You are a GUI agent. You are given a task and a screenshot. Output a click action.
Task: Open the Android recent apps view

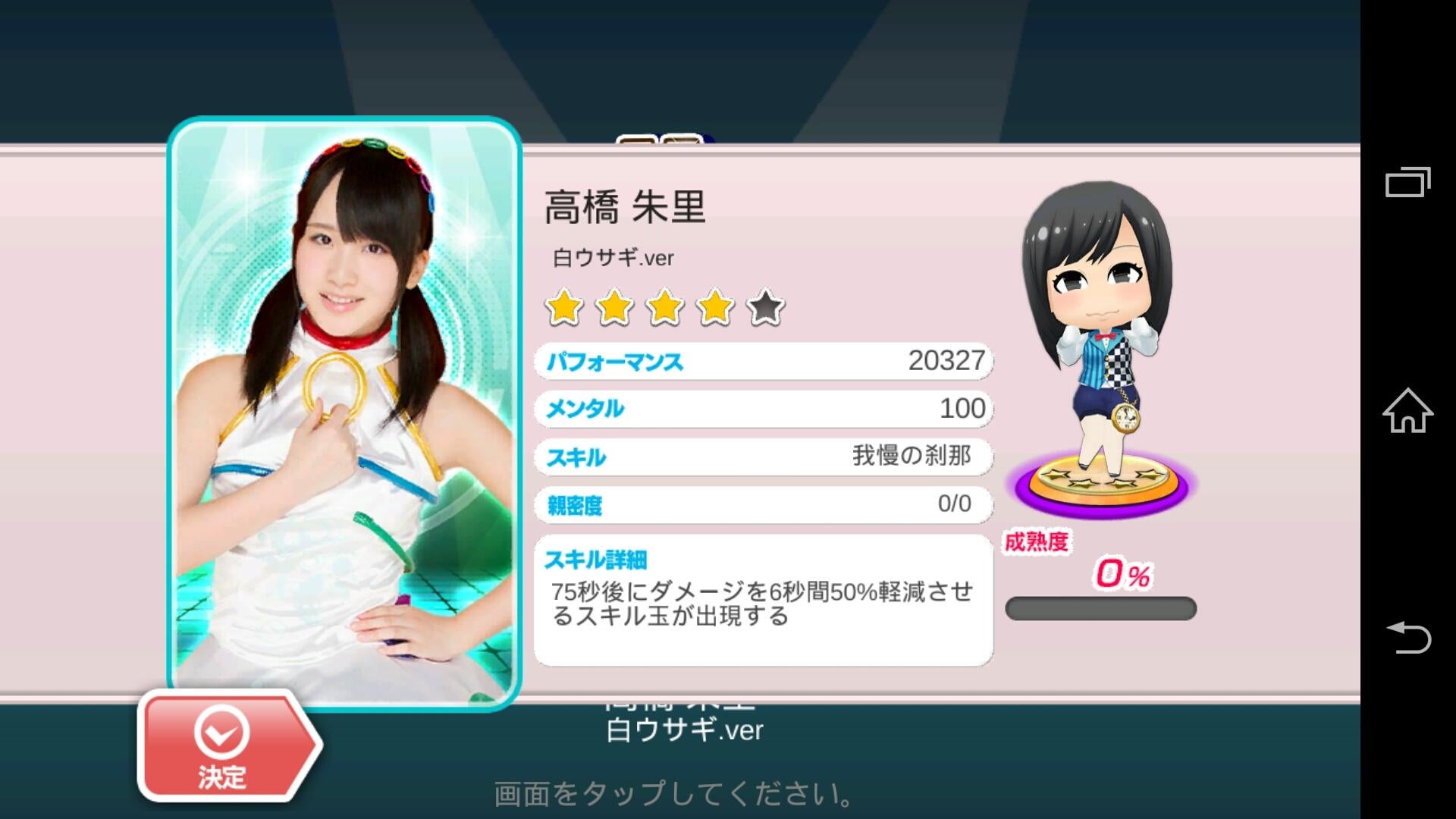coord(1407,182)
